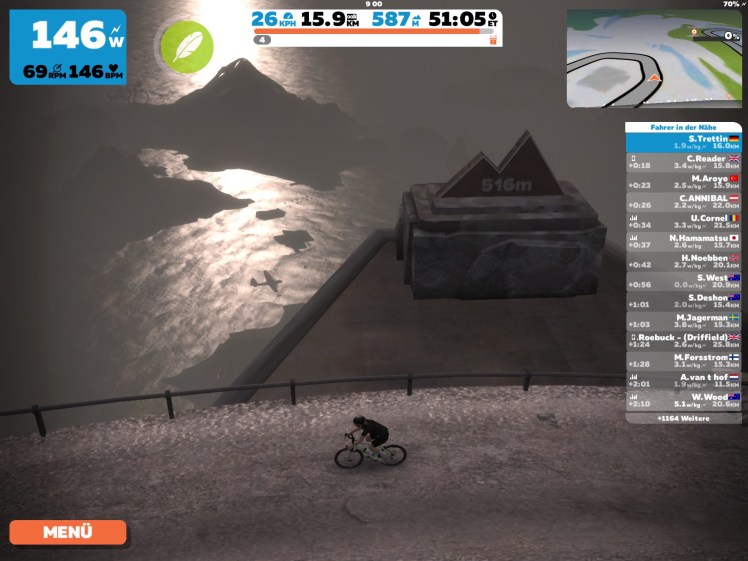The width and height of the screenshot is (748, 561).
Task: Activate the feather power-up icon
Action: pyautogui.click(x=187, y=47)
